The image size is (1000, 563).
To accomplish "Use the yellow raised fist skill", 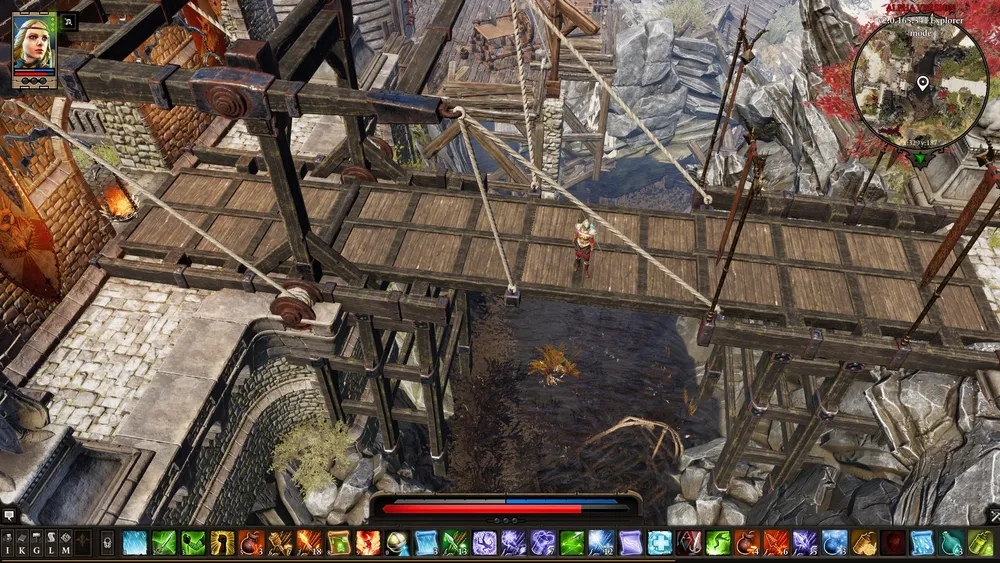I will tap(222, 543).
